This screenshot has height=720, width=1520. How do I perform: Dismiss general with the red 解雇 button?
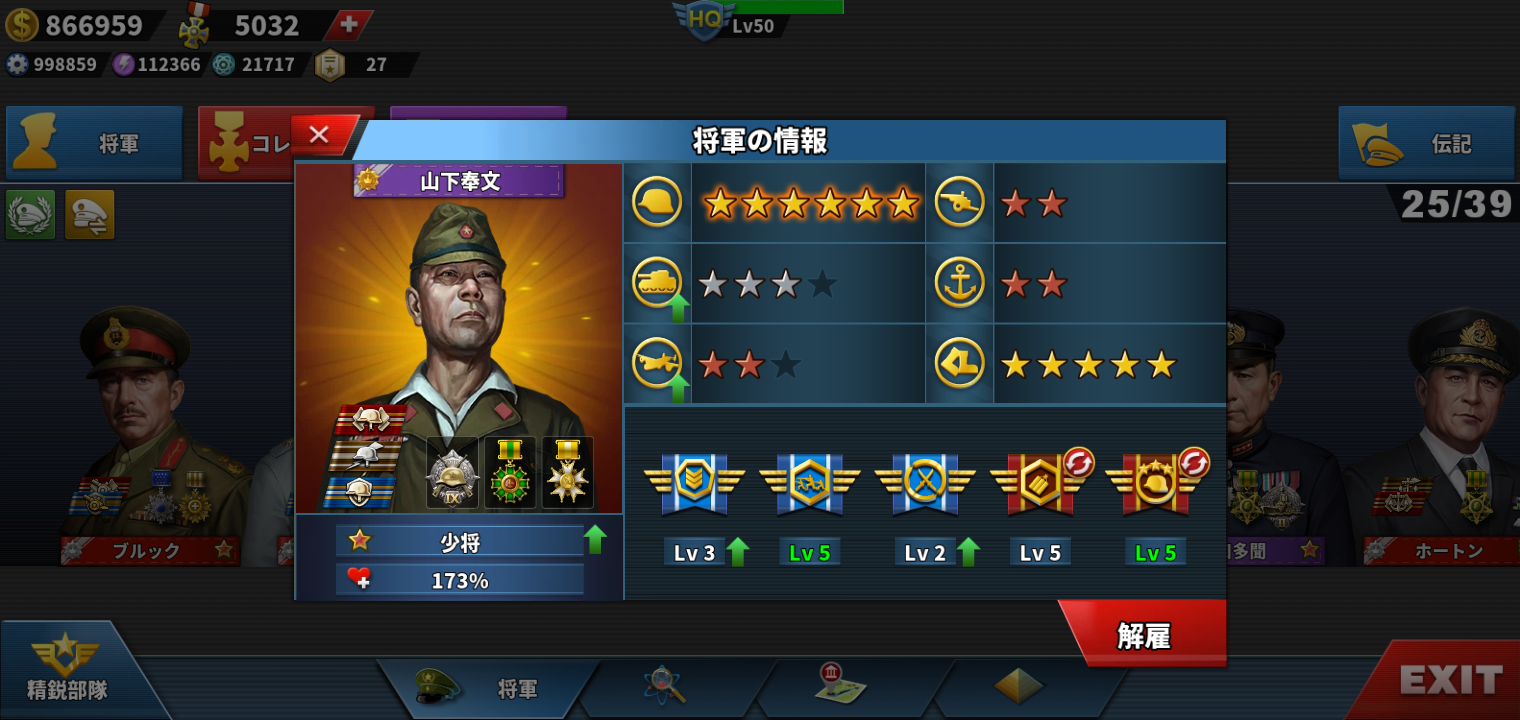click(x=1144, y=635)
